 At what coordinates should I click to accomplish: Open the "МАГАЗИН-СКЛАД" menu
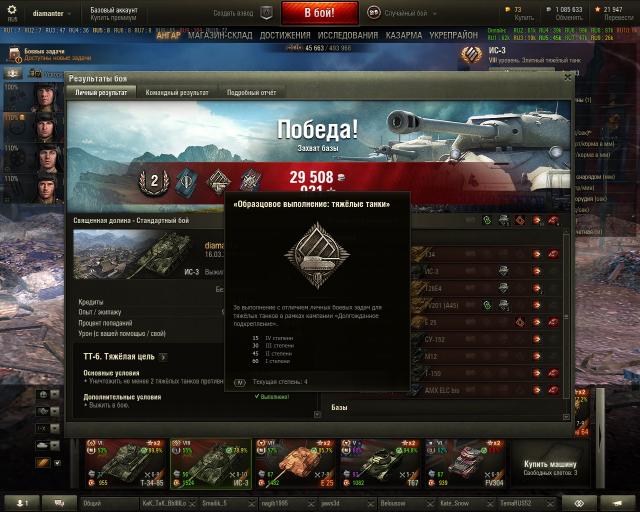[220, 35]
